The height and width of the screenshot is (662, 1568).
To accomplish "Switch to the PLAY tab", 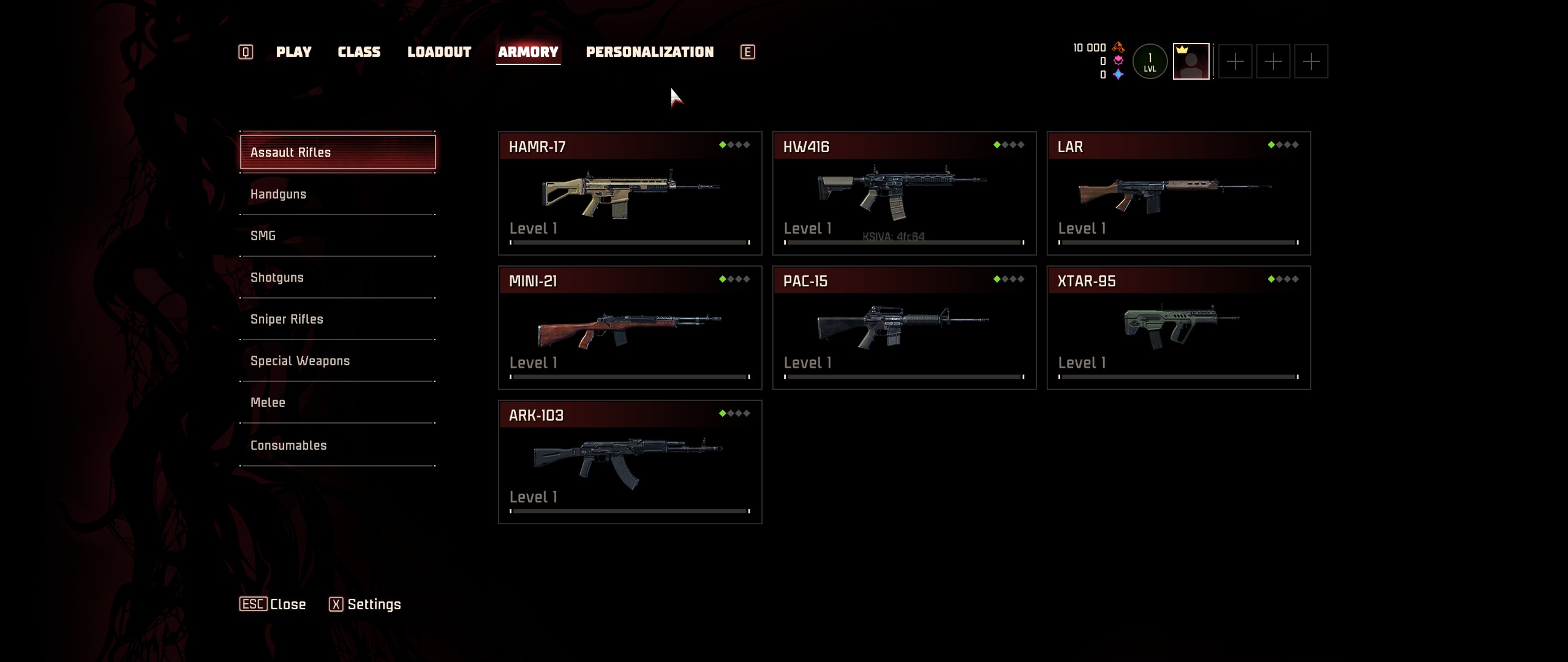I will click(293, 52).
